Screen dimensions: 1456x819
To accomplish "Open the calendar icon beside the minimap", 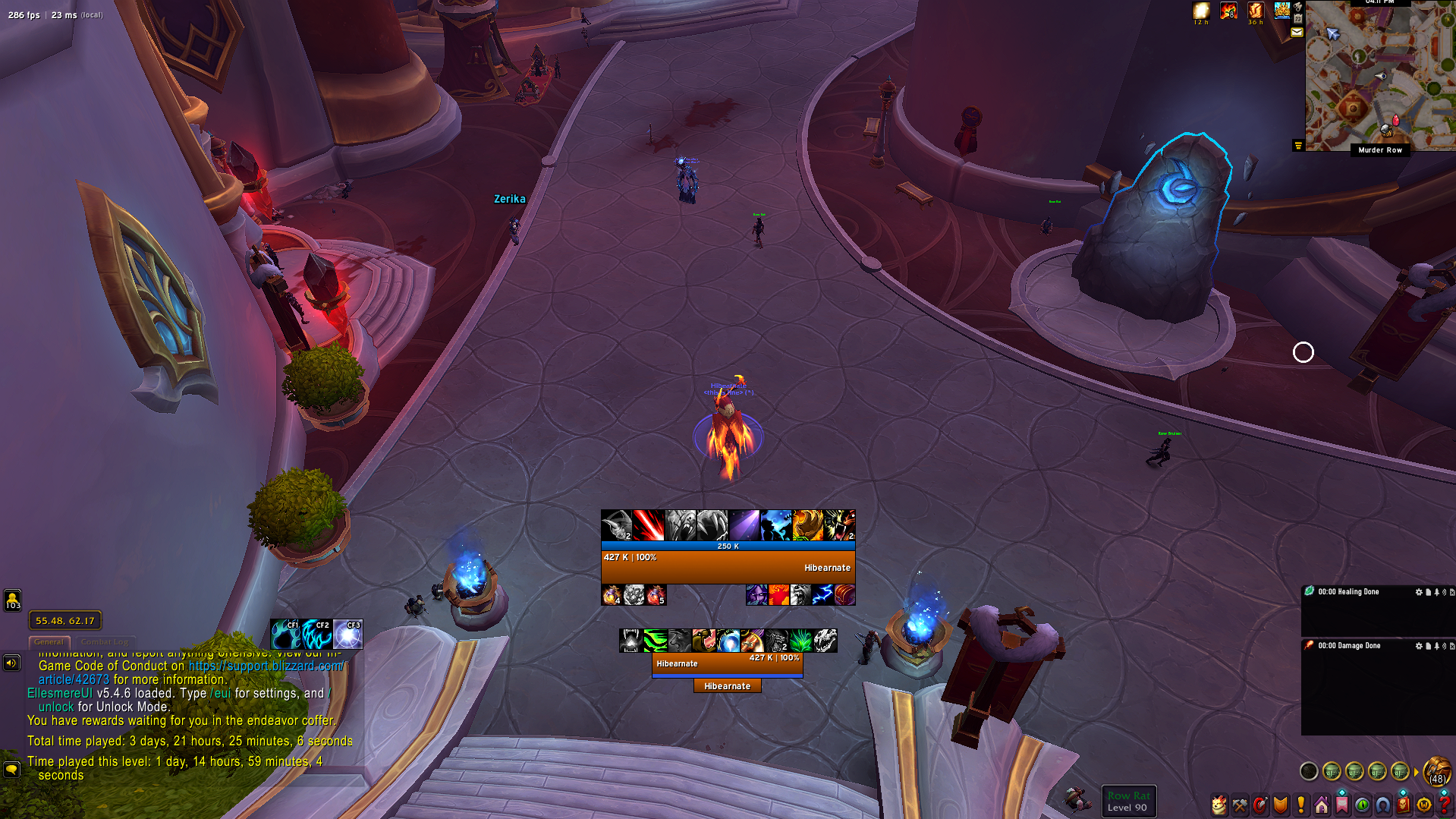I will tap(1298, 19).
